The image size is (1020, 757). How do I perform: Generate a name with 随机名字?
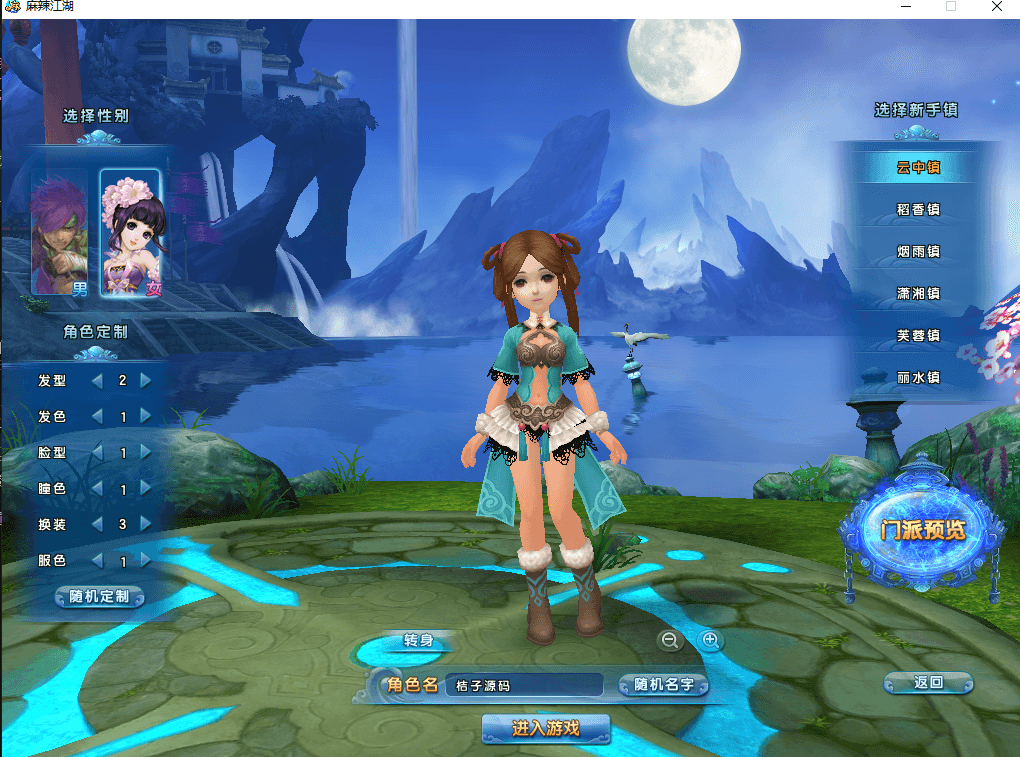[x=663, y=685]
